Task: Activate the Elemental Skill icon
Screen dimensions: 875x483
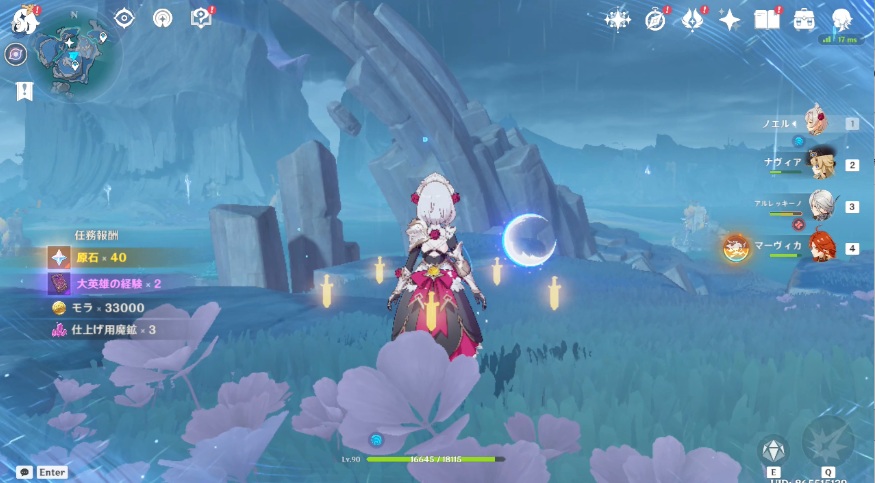Action: point(774,449)
